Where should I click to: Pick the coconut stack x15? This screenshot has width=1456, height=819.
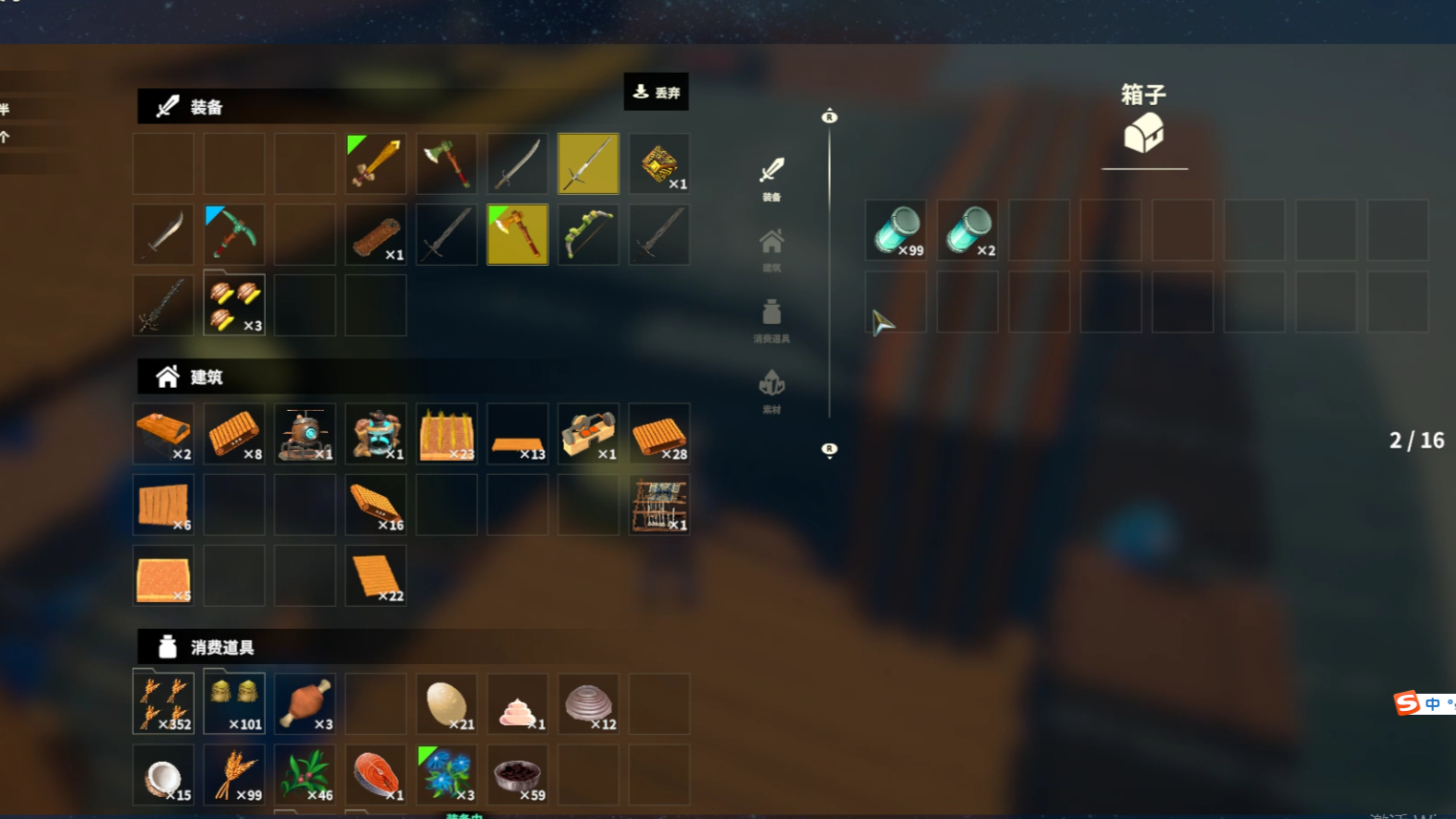click(x=163, y=774)
